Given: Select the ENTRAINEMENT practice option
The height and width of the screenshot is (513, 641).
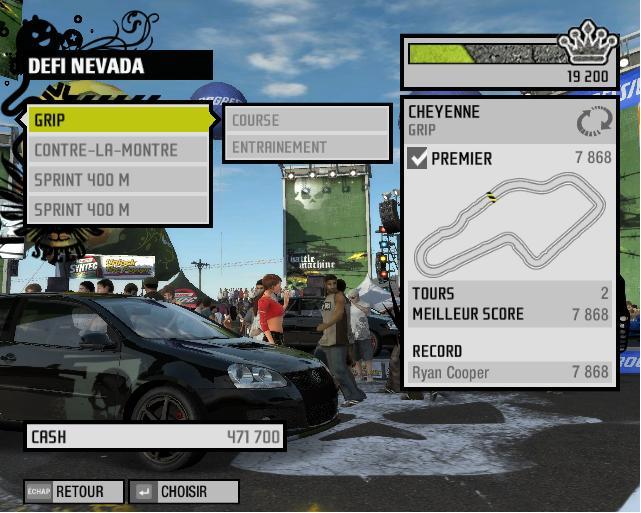Looking at the screenshot, I should [x=307, y=147].
